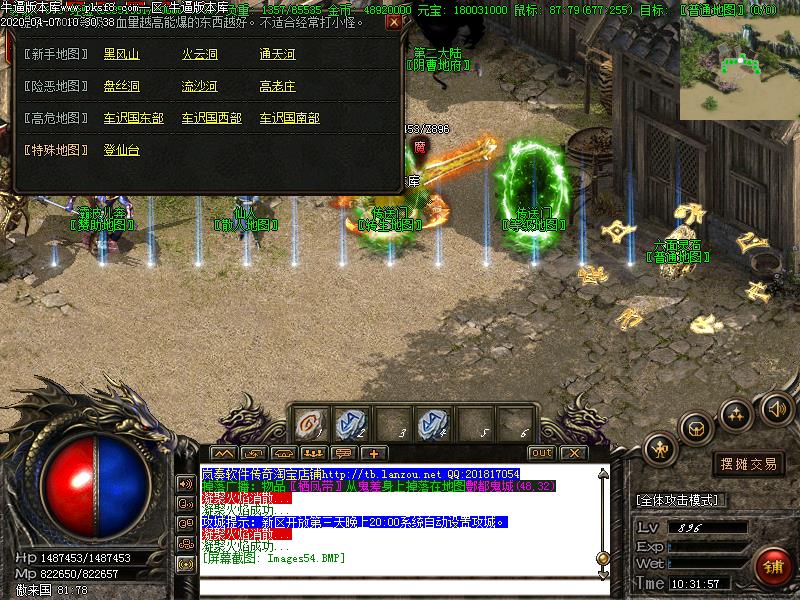This screenshot has height=600, width=800.
Task: Select the 通天河 map link
Action: click(x=277, y=54)
